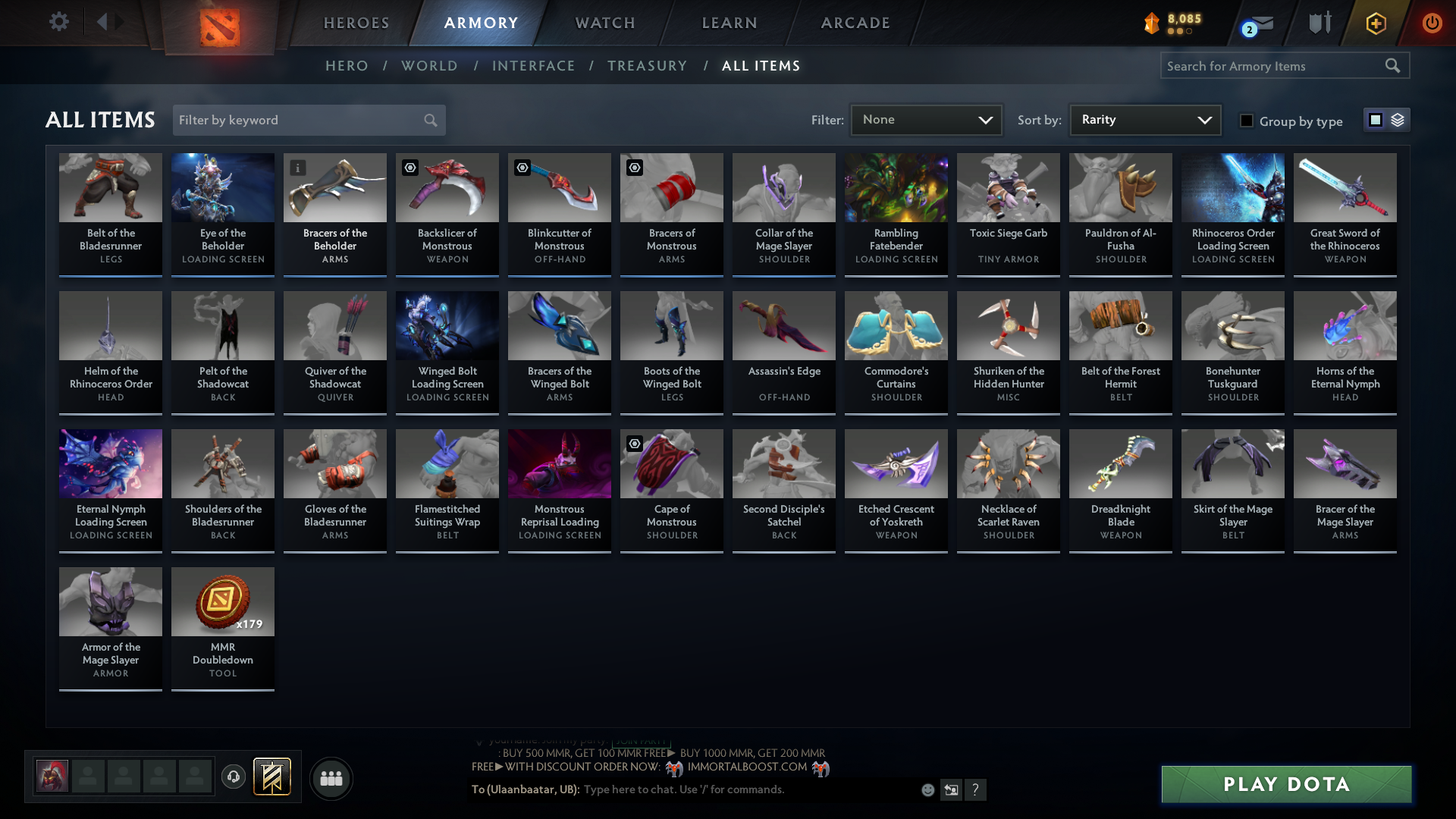Select the single item grid view toggle
Screen dimensions: 1456x819
click(x=1376, y=120)
